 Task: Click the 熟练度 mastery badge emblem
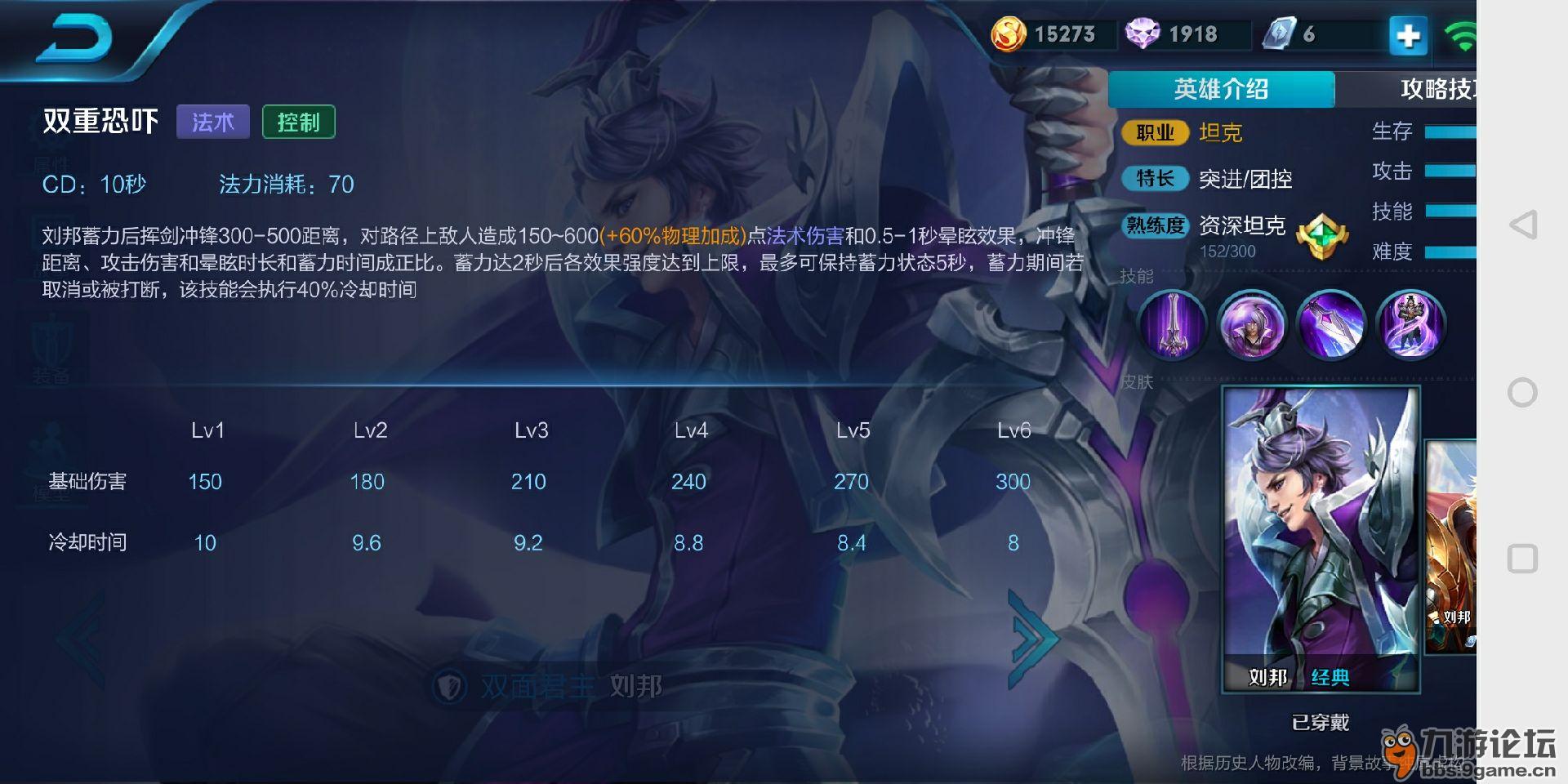[x=1321, y=237]
